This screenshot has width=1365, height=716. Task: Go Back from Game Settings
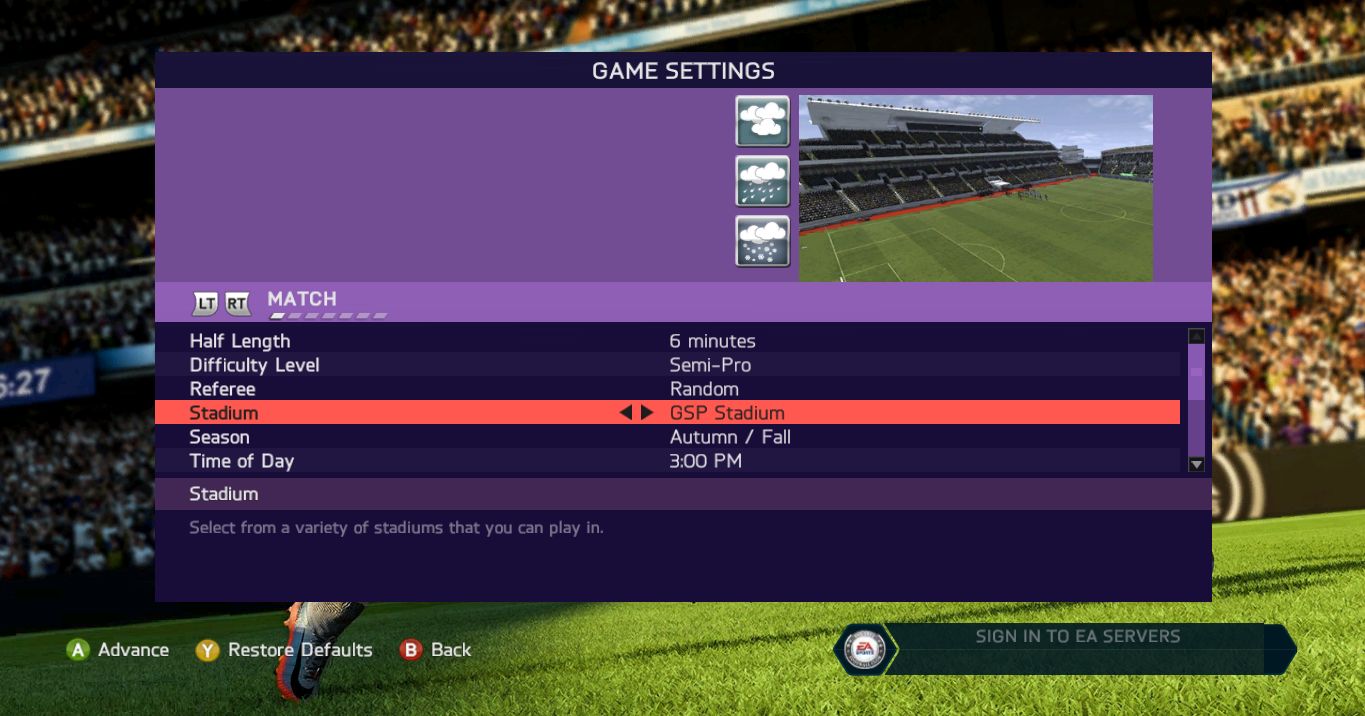coord(436,650)
